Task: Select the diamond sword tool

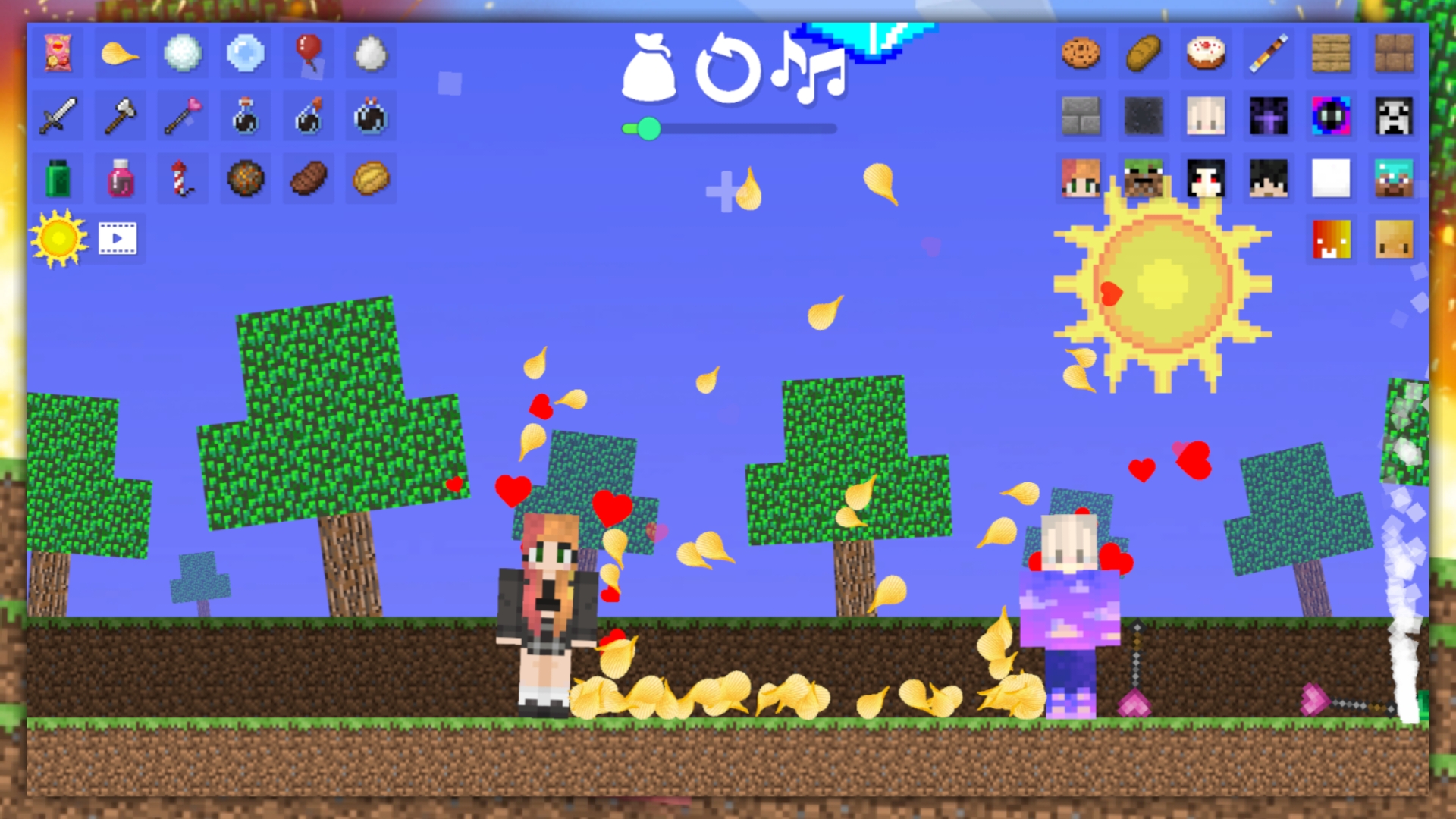Action: pyautogui.click(x=57, y=116)
